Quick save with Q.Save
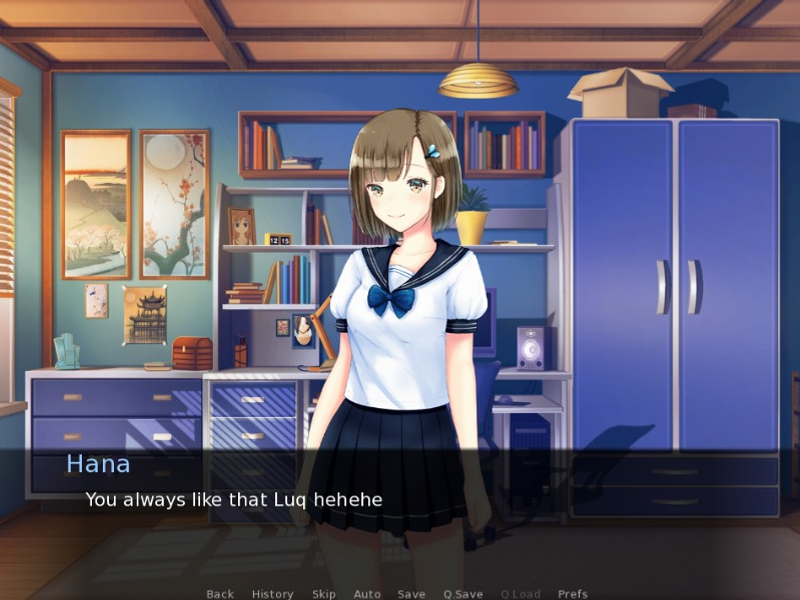The width and height of the screenshot is (800, 600). click(463, 594)
